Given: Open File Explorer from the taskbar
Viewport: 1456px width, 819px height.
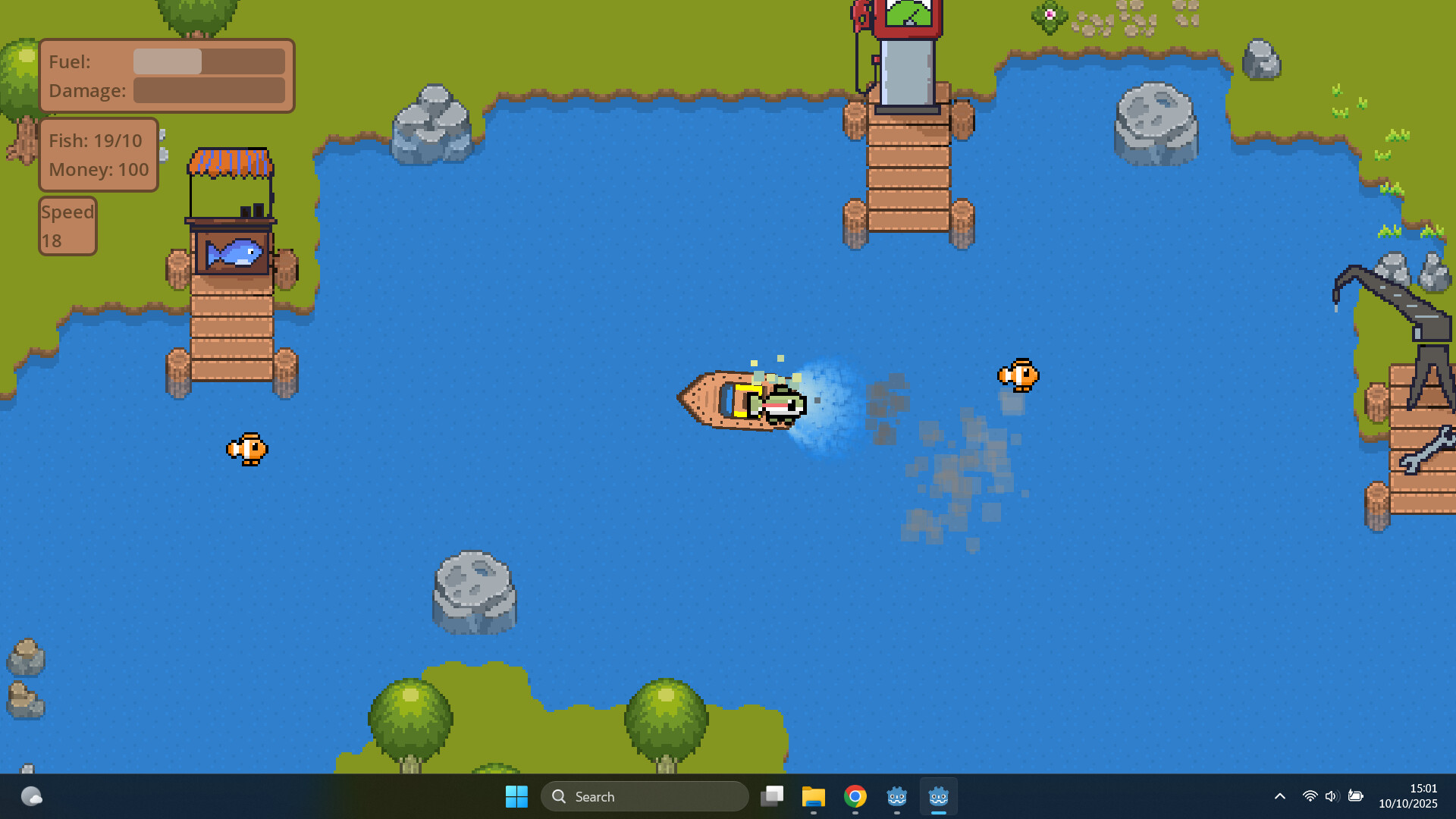Looking at the screenshot, I should [x=814, y=796].
